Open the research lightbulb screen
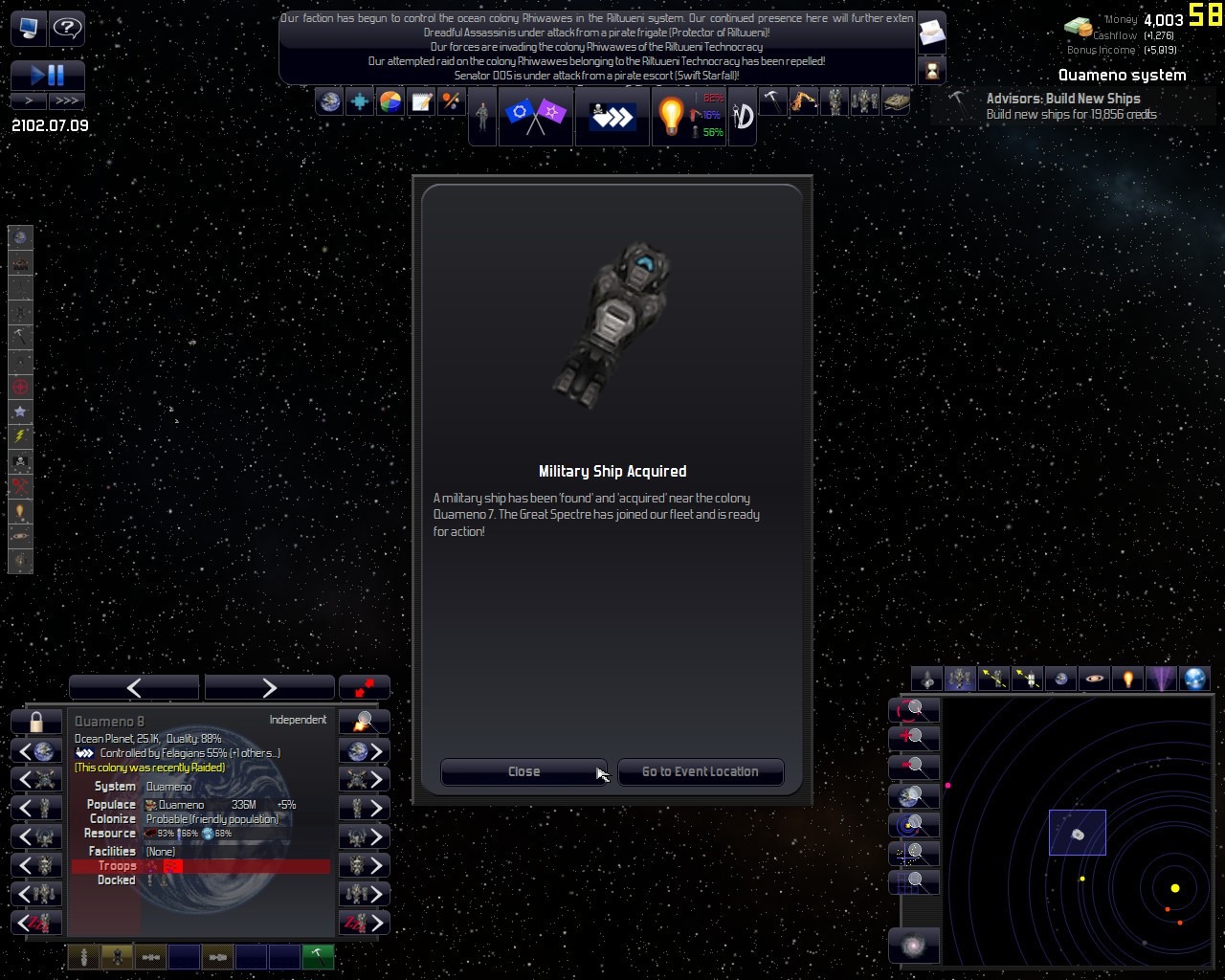 671,117
